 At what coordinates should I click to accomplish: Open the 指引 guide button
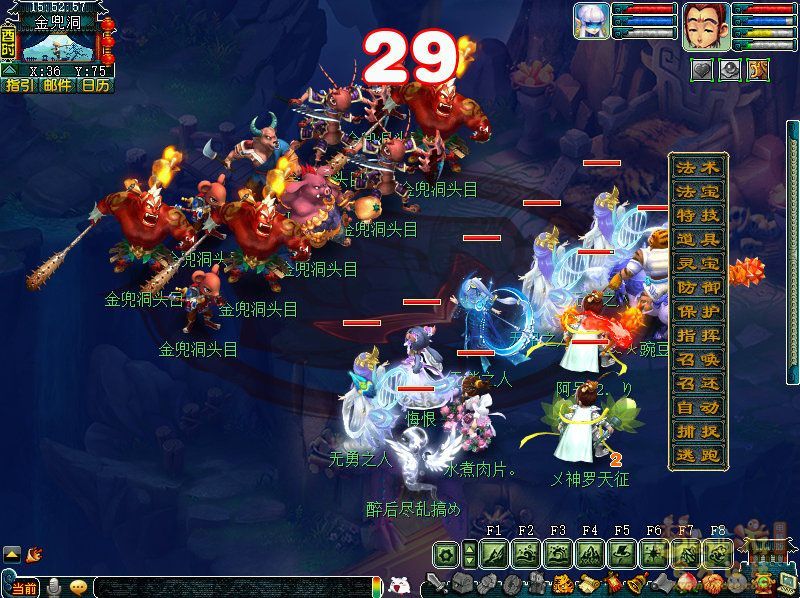[19, 85]
